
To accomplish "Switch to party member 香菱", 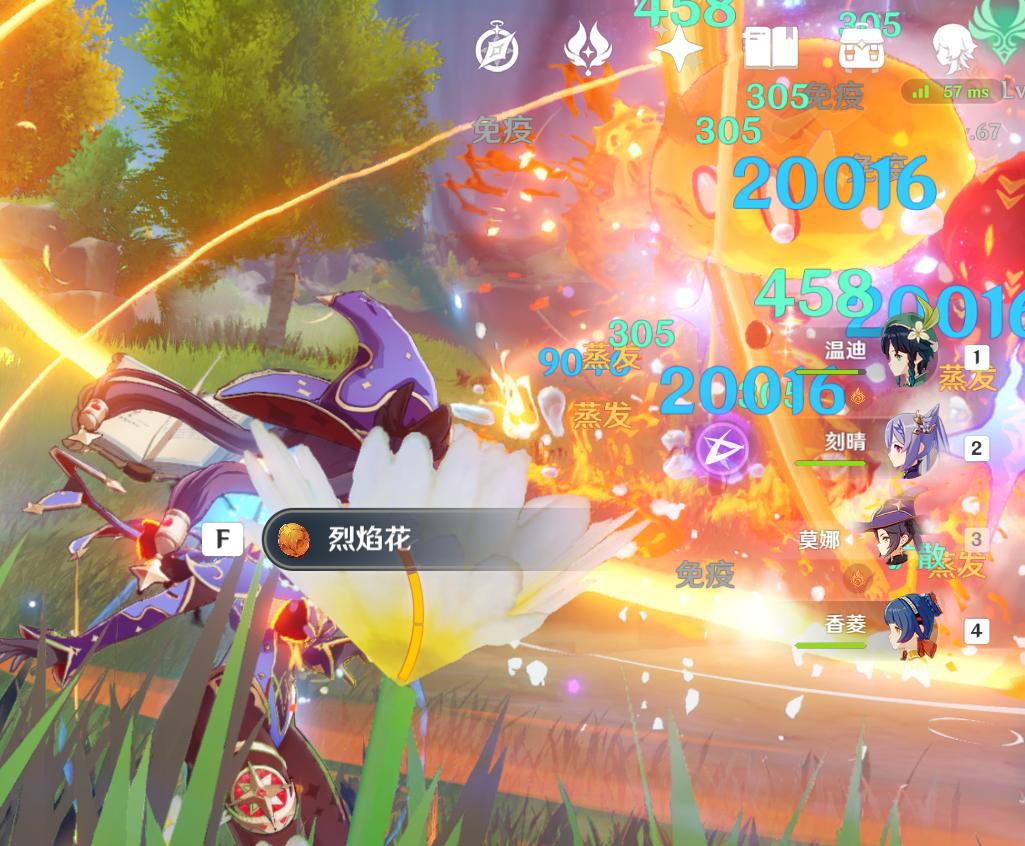I will (908, 628).
